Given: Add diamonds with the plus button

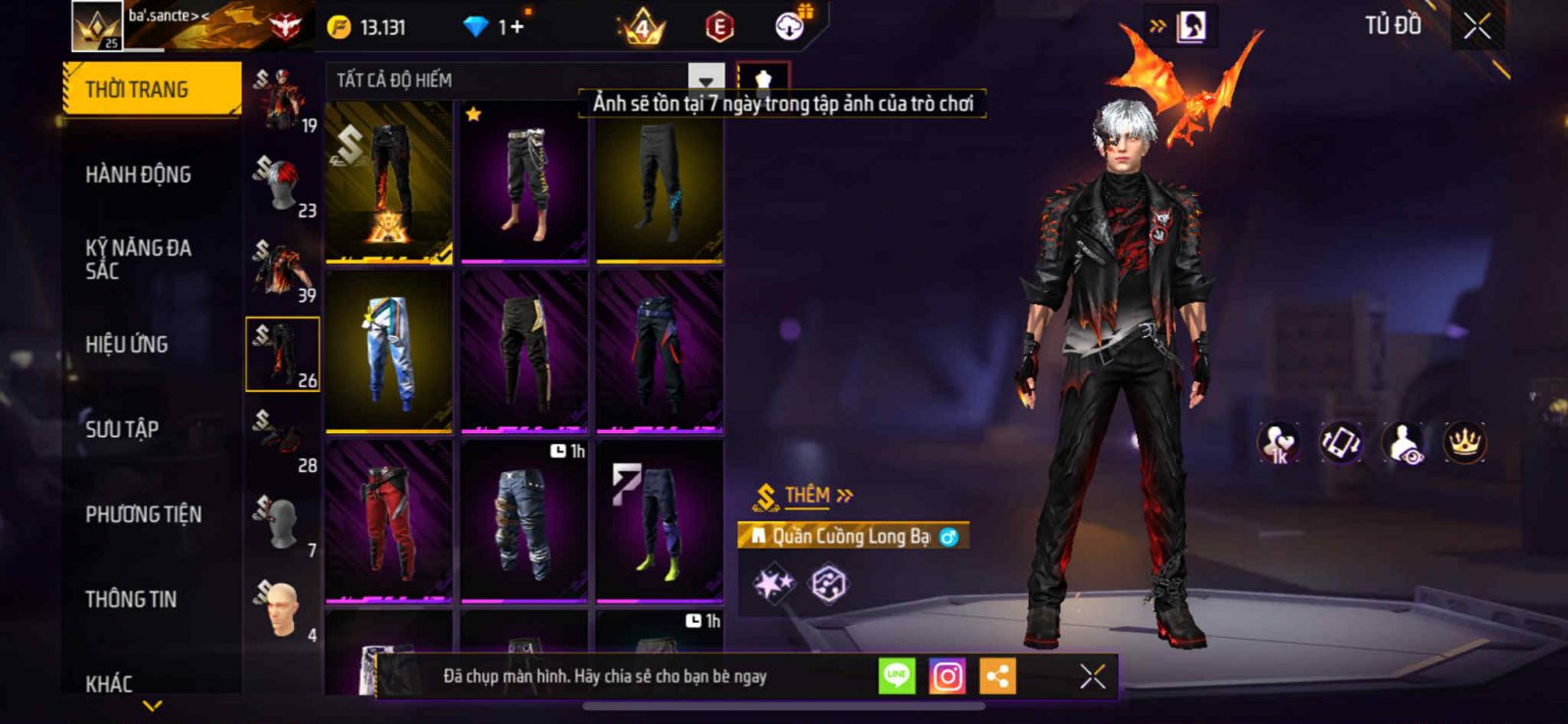Looking at the screenshot, I should click(517, 27).
